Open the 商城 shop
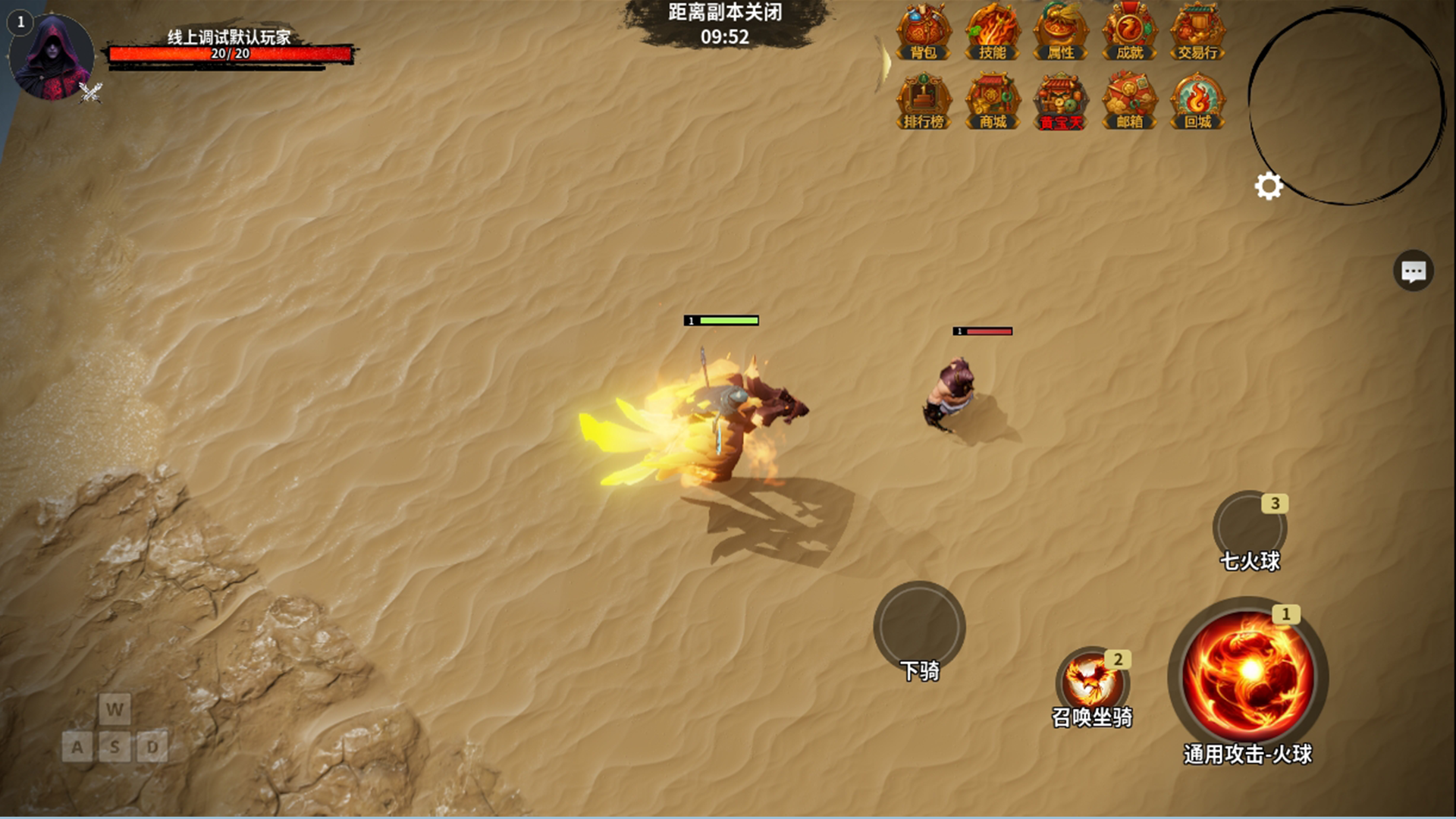This screenshot has height=819, width=1456. pos(992,102)
